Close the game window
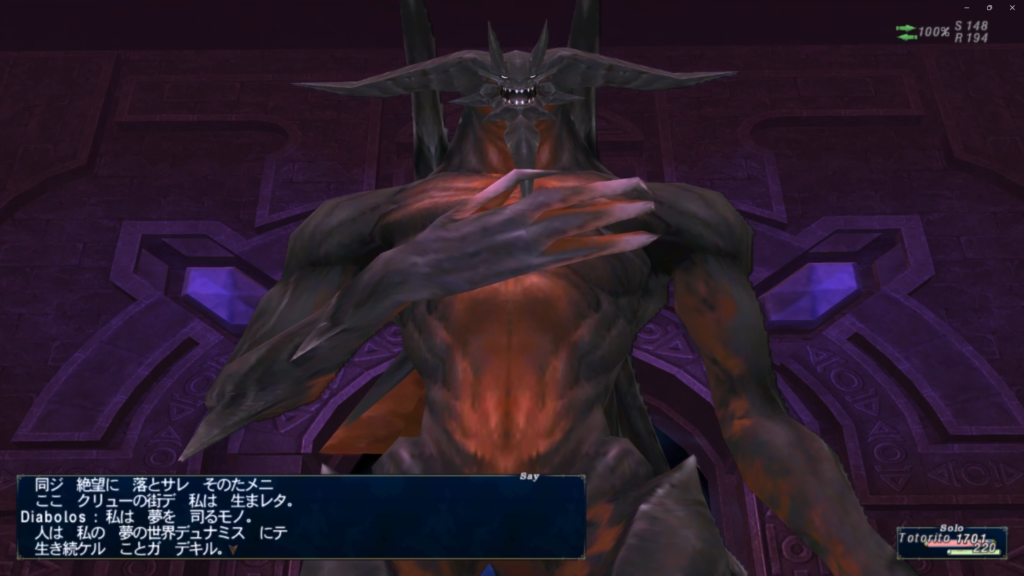 coord(1012,8)
